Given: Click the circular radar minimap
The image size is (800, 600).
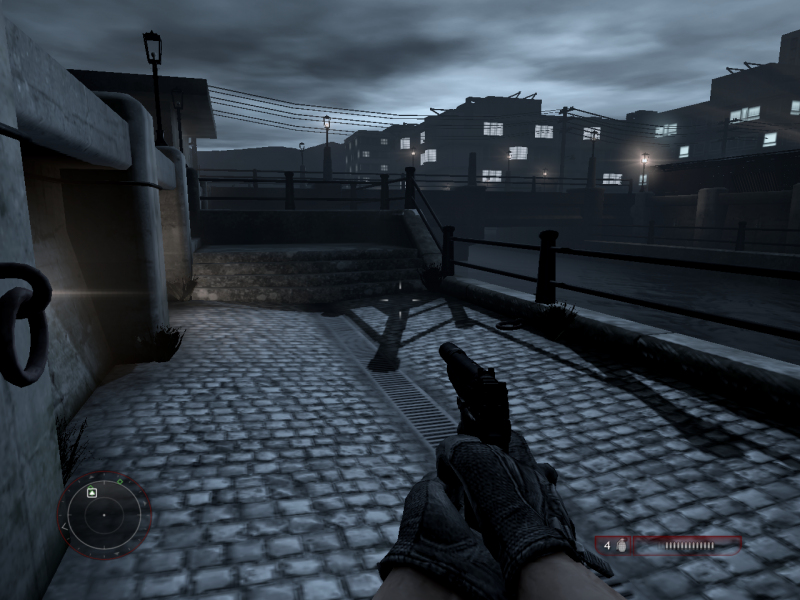Looking at the screenshot, I should coord(104,515).
